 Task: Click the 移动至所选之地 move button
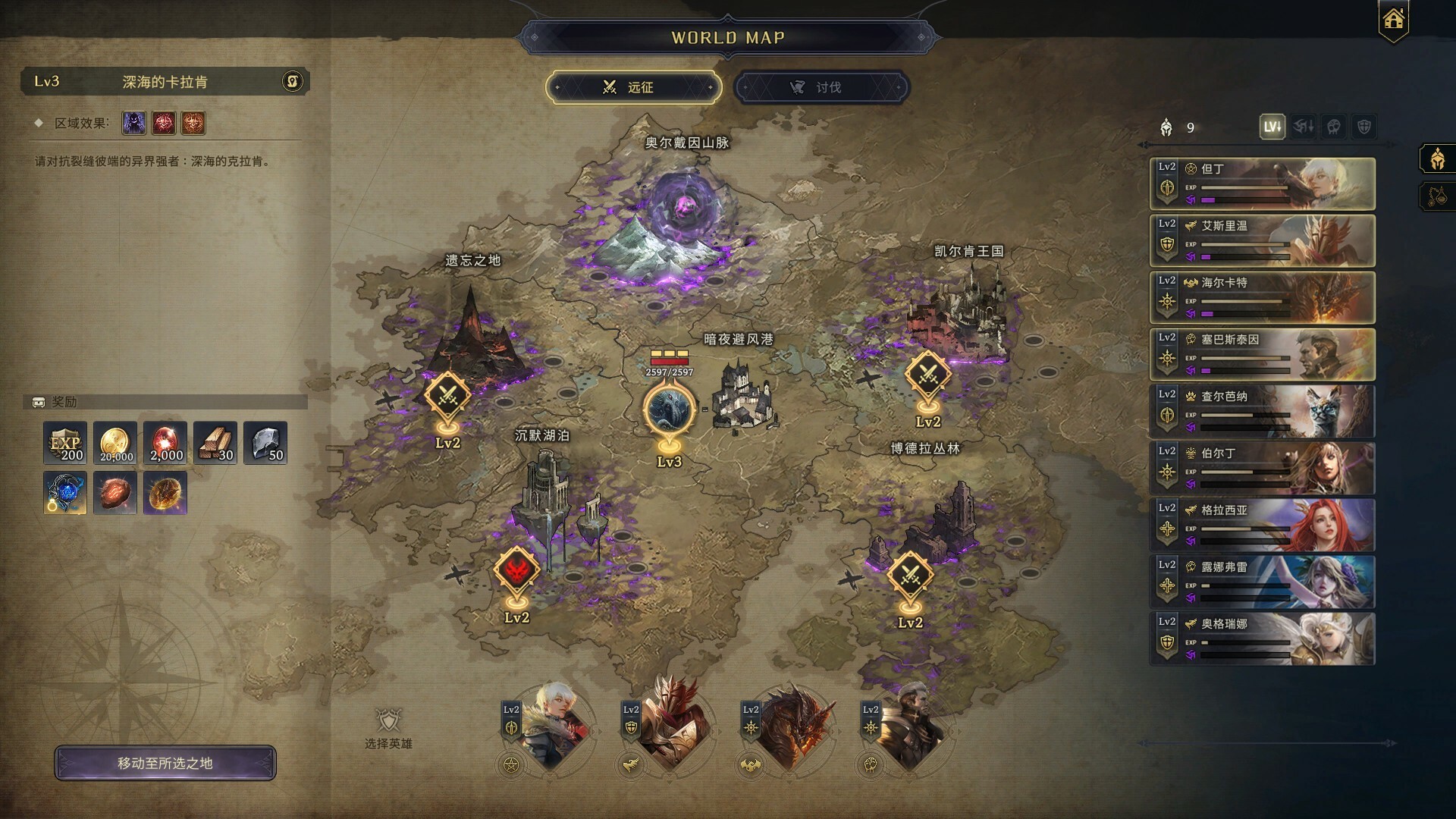point(165,763)
